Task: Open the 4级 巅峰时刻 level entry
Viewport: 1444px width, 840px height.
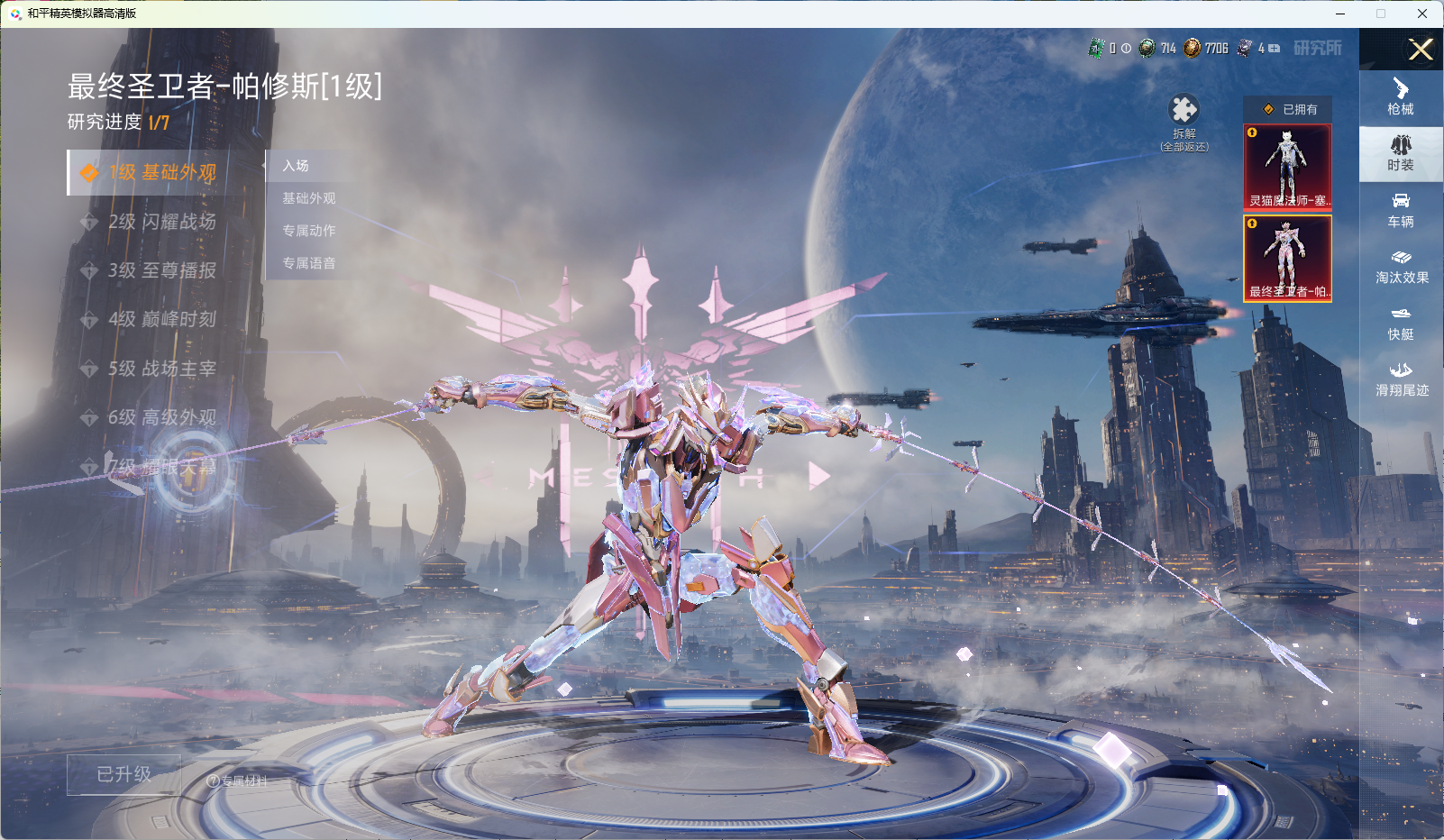Action: tap(162, 319)
